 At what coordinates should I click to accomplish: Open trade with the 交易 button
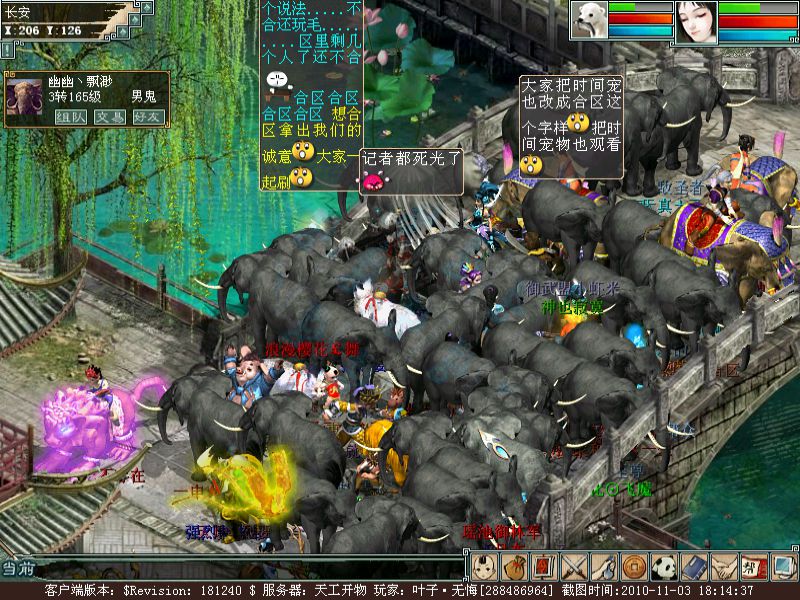click(x=109, y=116)
